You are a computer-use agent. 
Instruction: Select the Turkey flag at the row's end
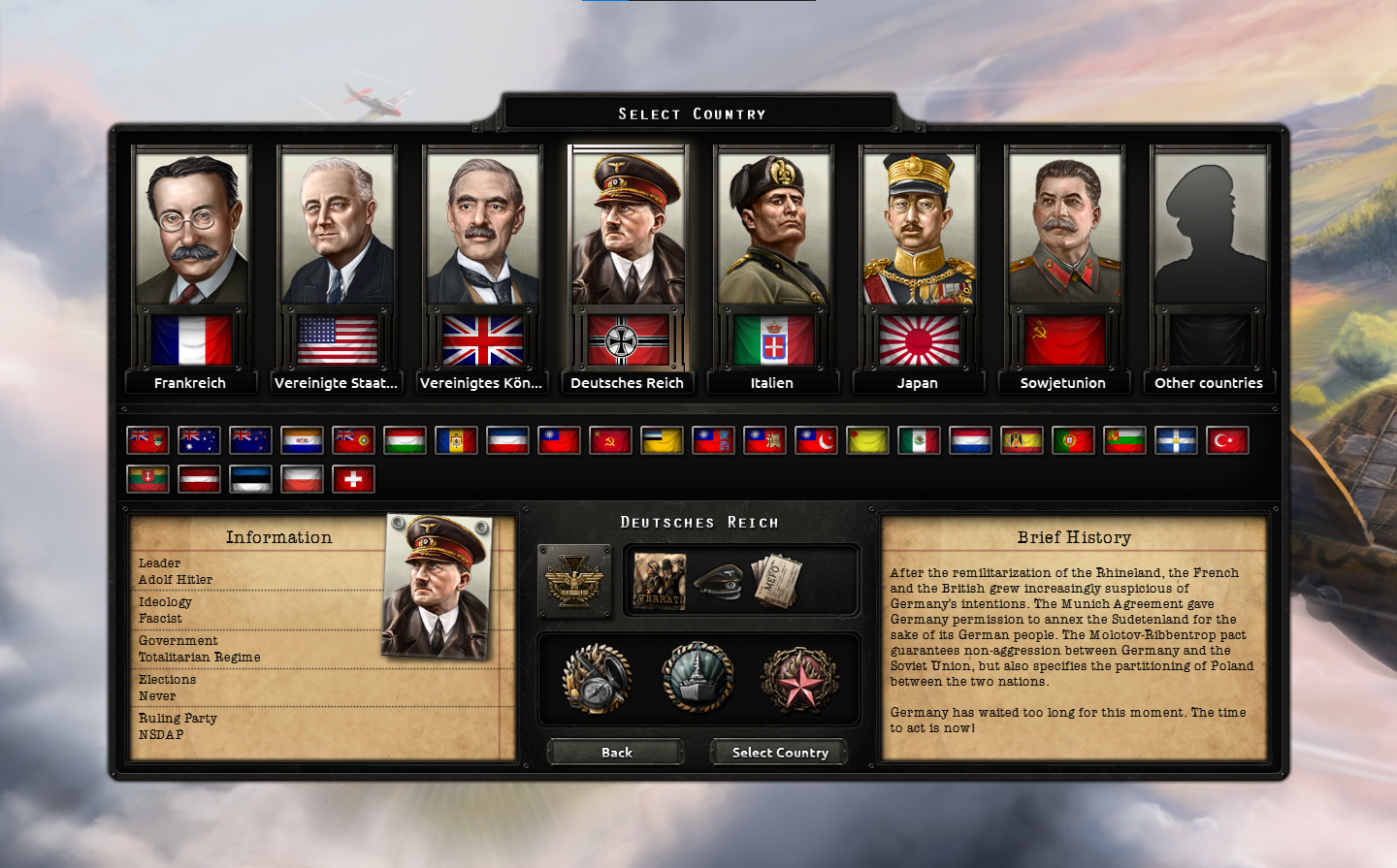[1227, 440]
